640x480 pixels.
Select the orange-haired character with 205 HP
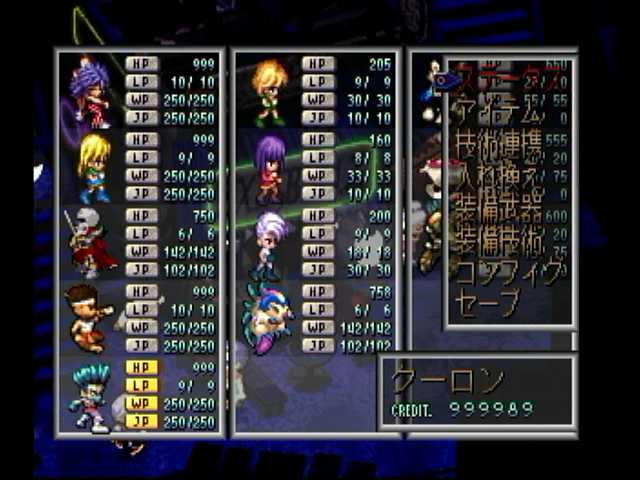click(269, 91)
